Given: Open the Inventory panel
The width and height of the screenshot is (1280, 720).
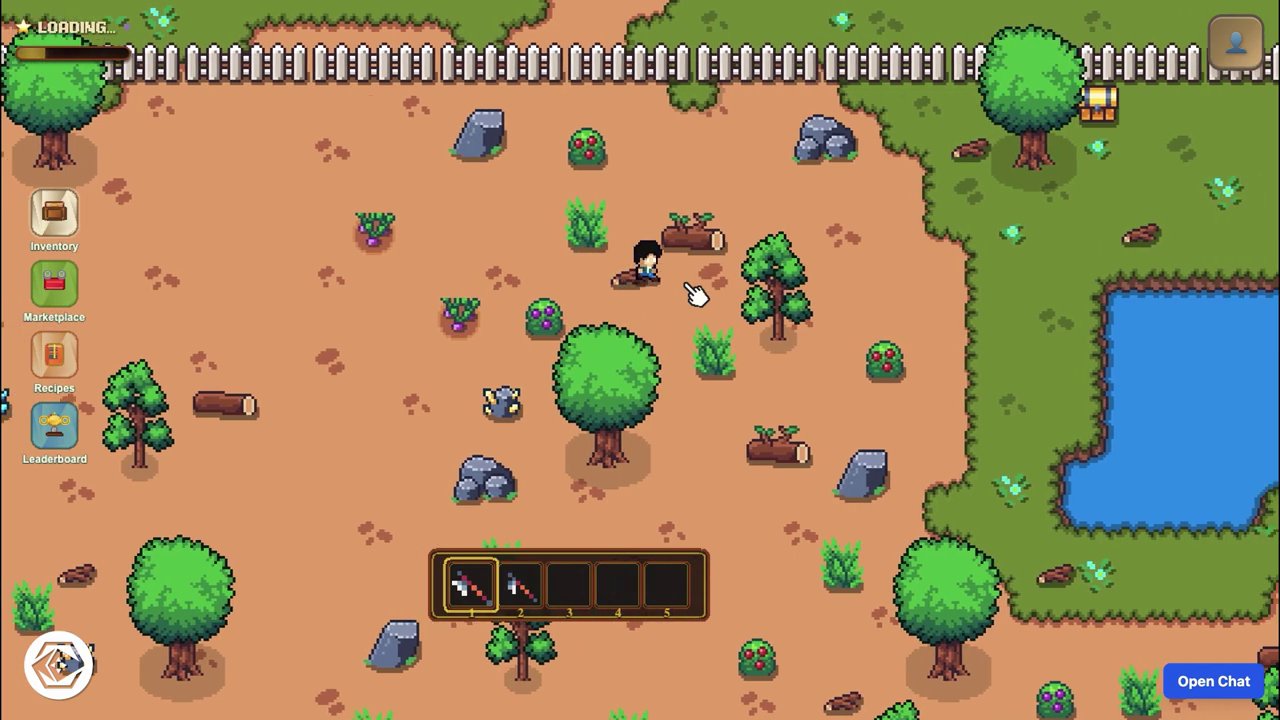Looking at the screenshot, I should click(x=53, y=215).
